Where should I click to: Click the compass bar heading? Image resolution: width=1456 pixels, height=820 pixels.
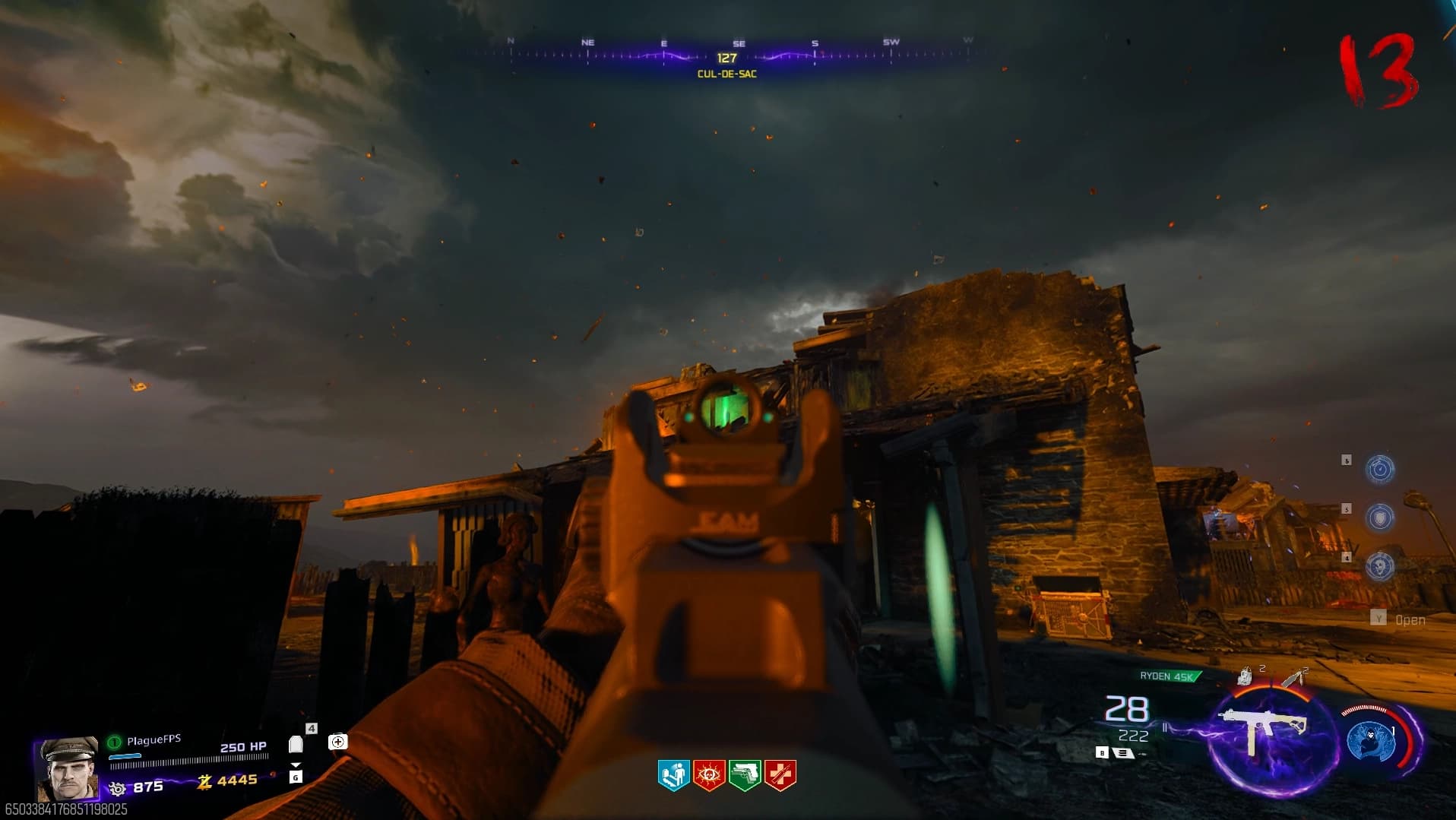726,58
